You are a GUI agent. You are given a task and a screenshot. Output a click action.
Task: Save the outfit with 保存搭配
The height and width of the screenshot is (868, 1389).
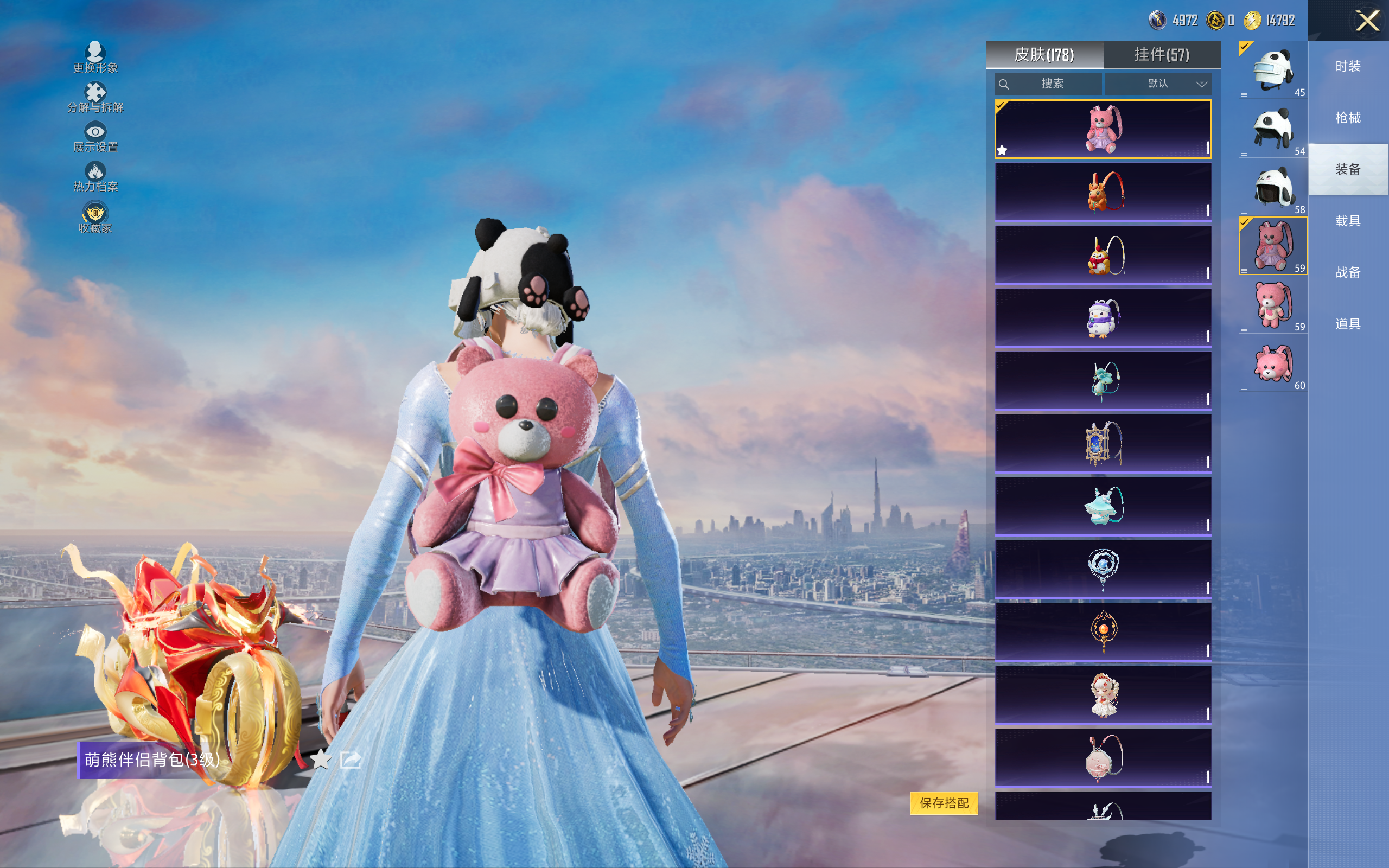(x=944, y=802)
